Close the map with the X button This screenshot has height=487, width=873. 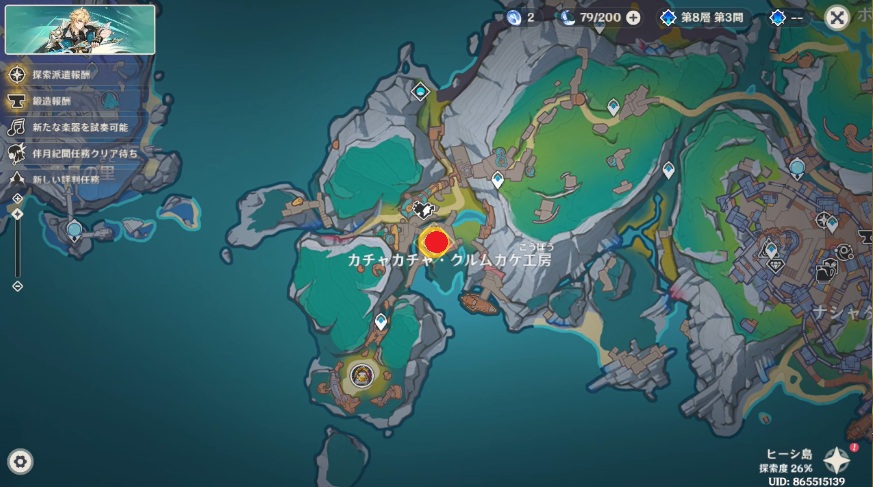click(837, 17)
